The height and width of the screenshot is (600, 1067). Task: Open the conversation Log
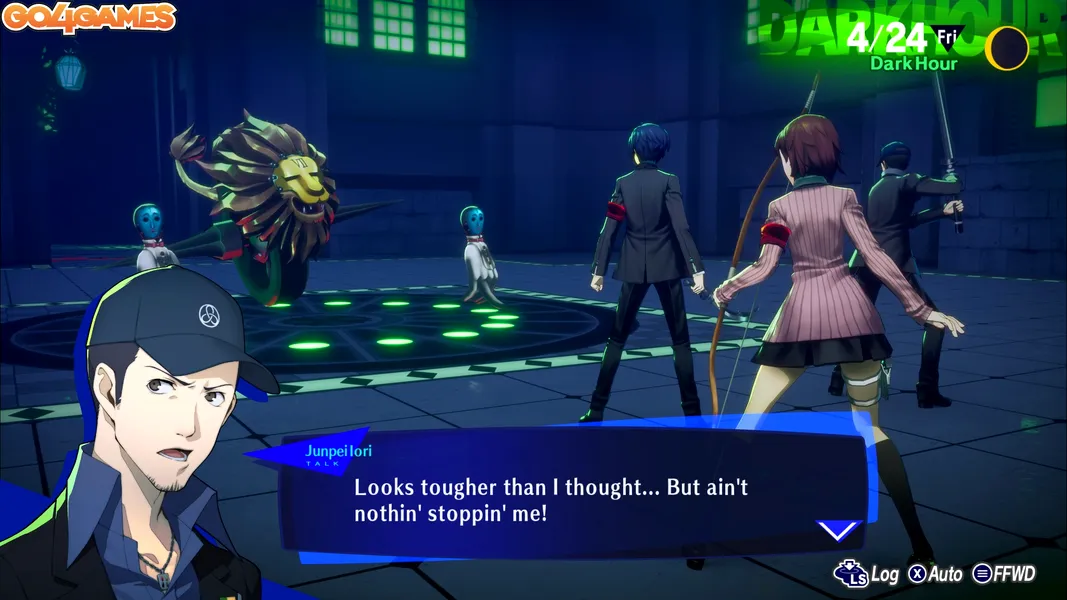(868, 574)
